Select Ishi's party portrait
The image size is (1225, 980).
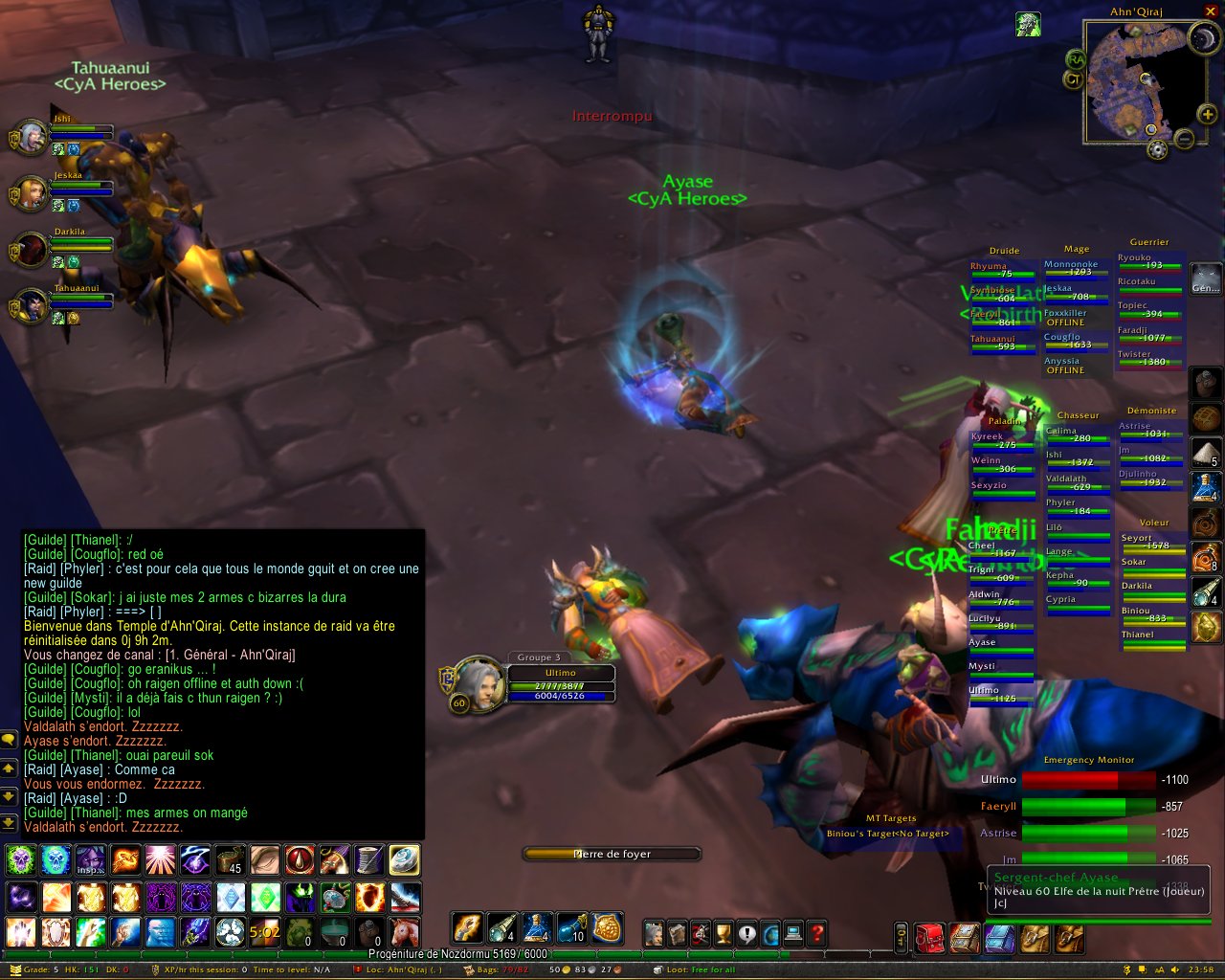click(x=32, y=138)
